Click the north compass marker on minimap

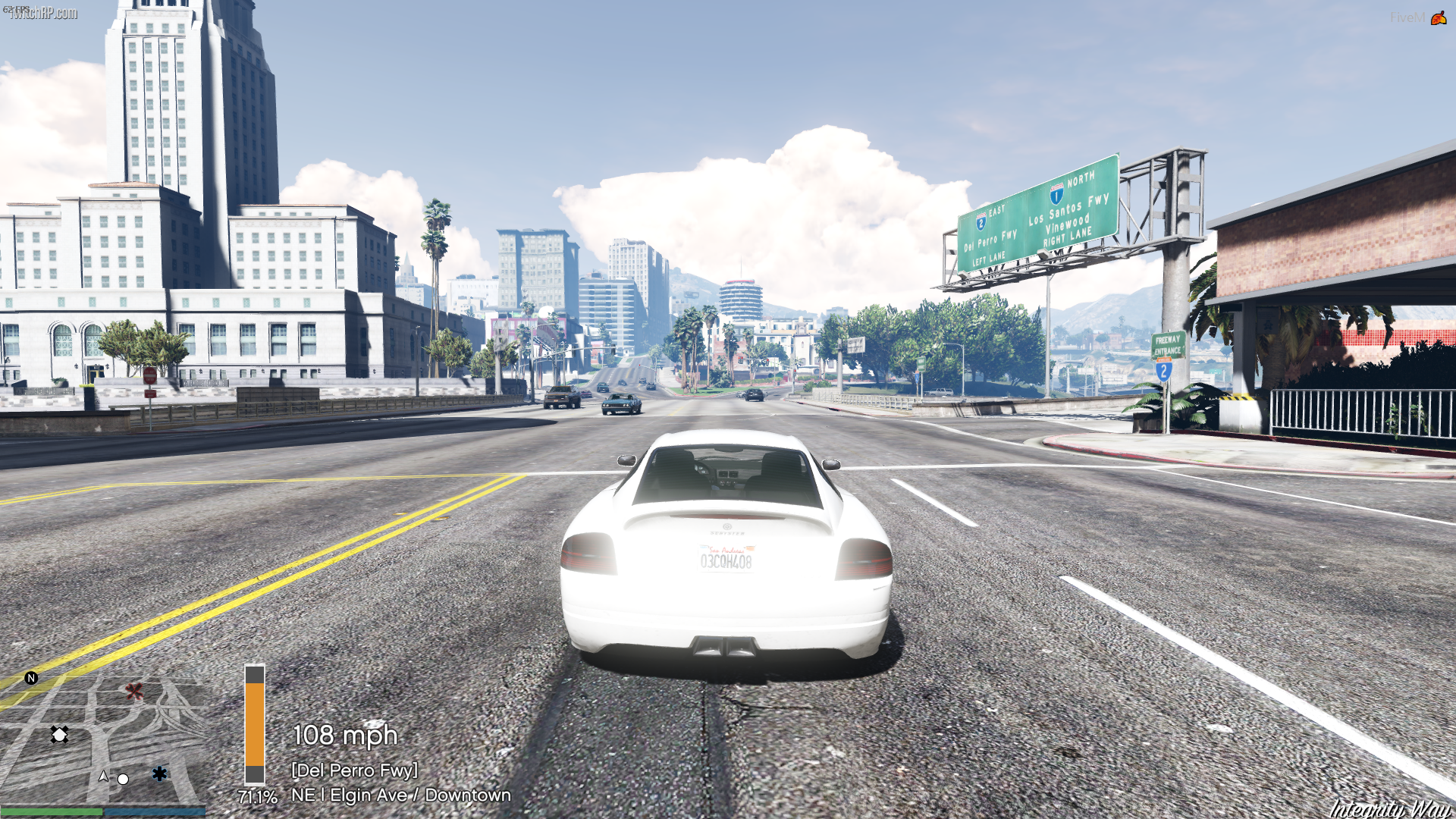click(x=31, y=678)
